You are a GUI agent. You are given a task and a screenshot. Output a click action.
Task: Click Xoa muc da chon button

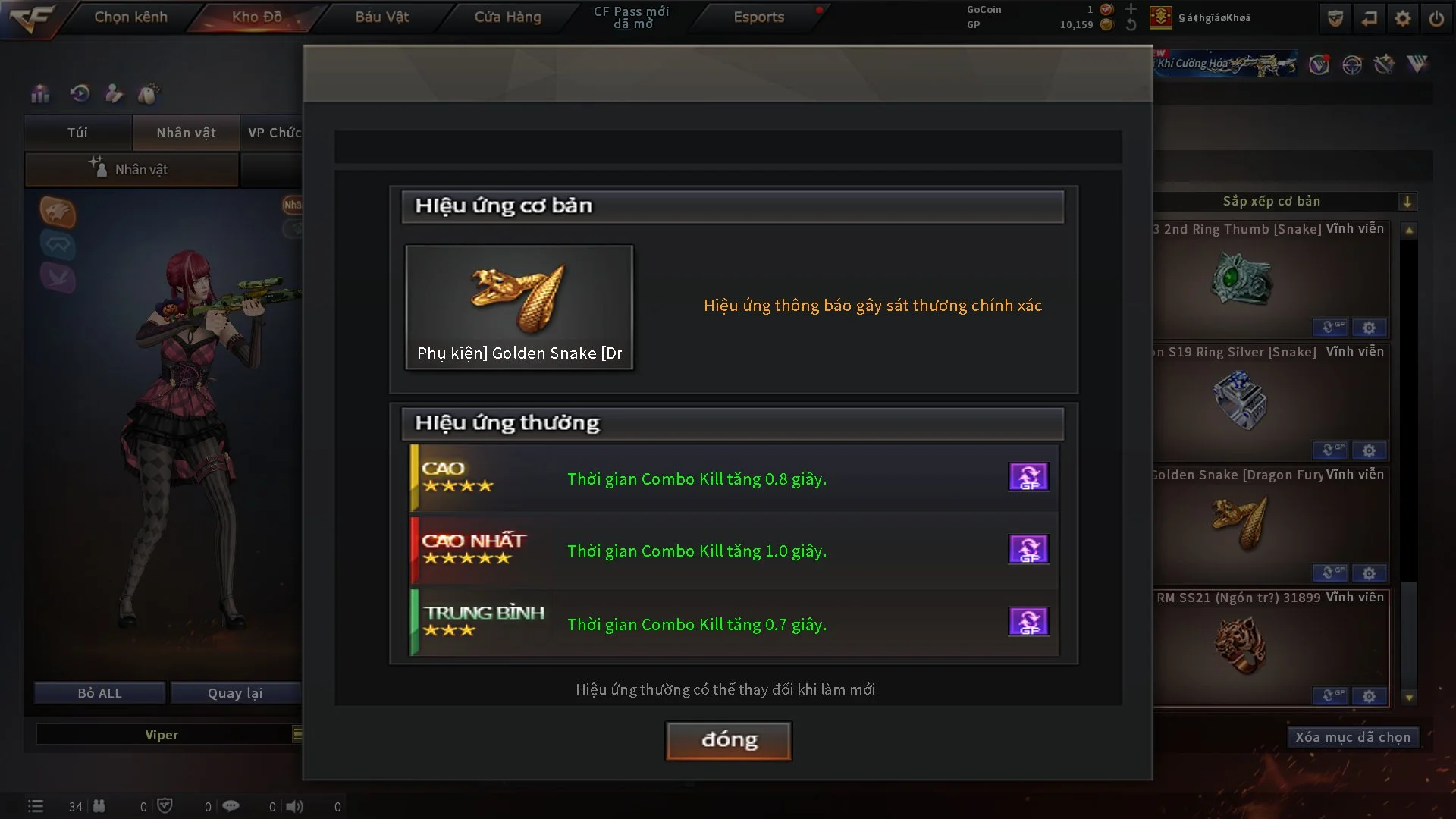pyautogui.click(x=1353, y=736)
